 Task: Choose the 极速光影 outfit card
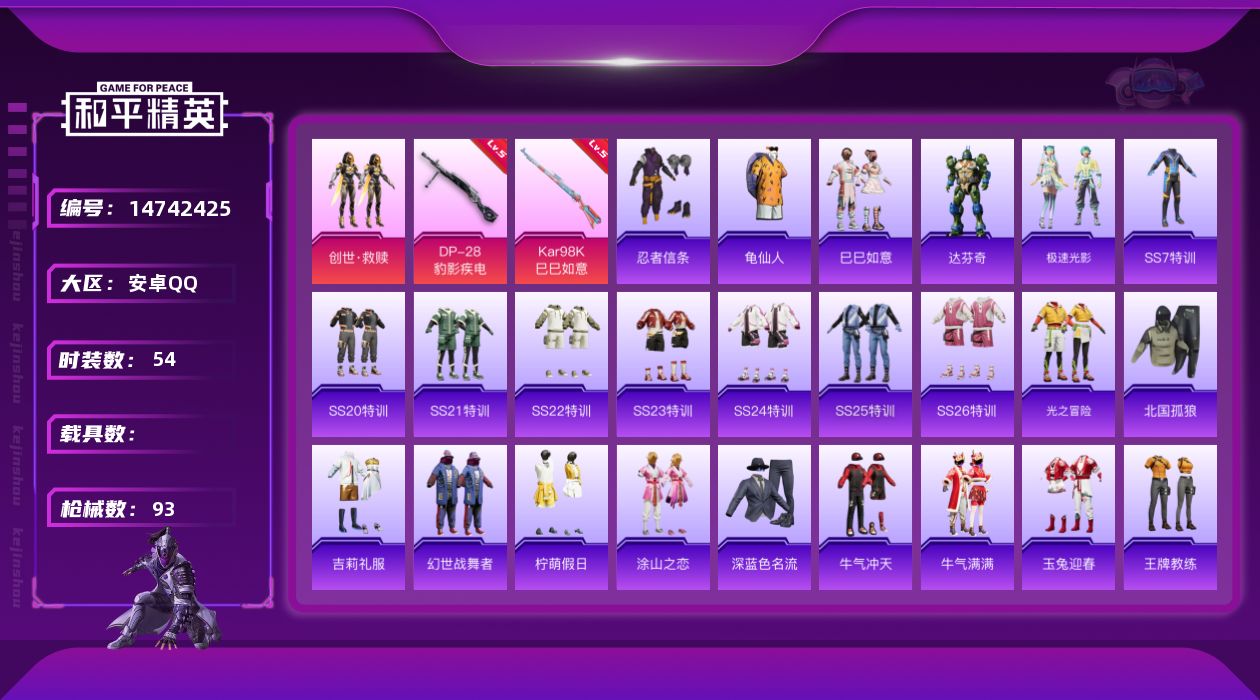tap(1068, 211)
